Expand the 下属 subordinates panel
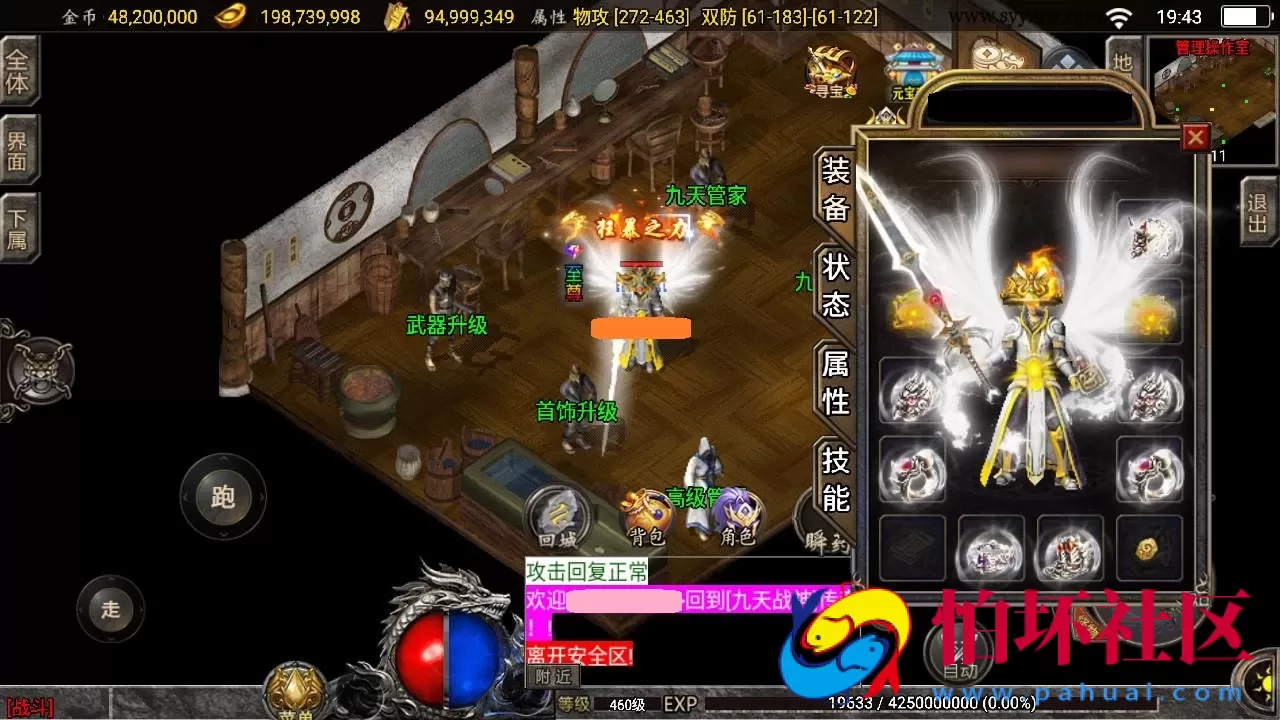Image resolution: width=1280 pixels, height=720 pixels. tap(18, 224)
